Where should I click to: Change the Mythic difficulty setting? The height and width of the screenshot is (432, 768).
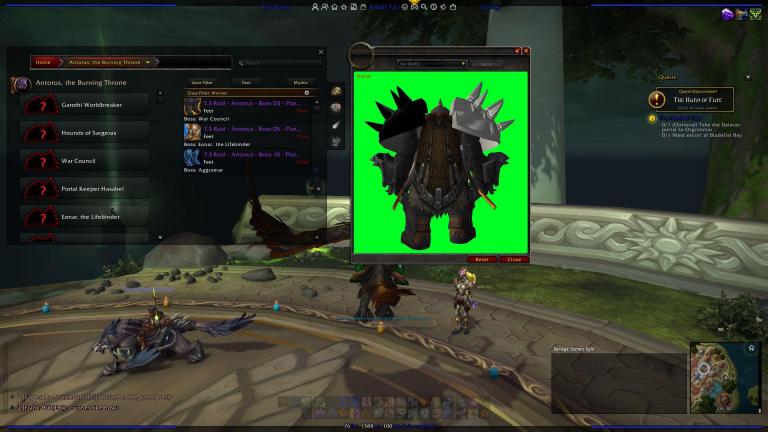coord(301,82)
